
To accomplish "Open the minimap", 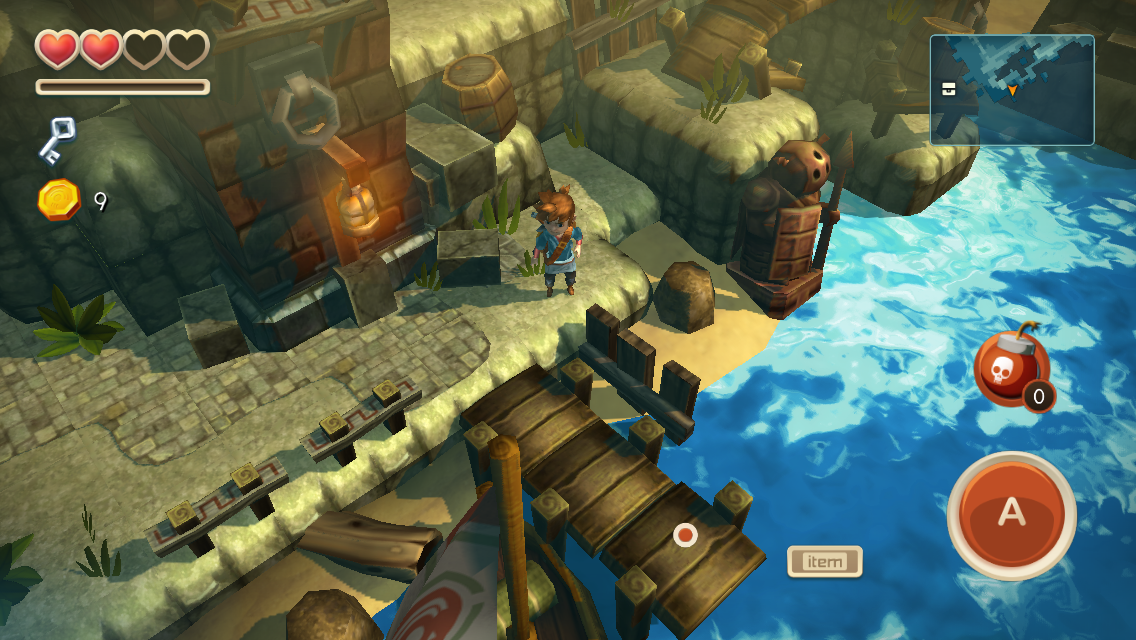I will click(1011, 90).
